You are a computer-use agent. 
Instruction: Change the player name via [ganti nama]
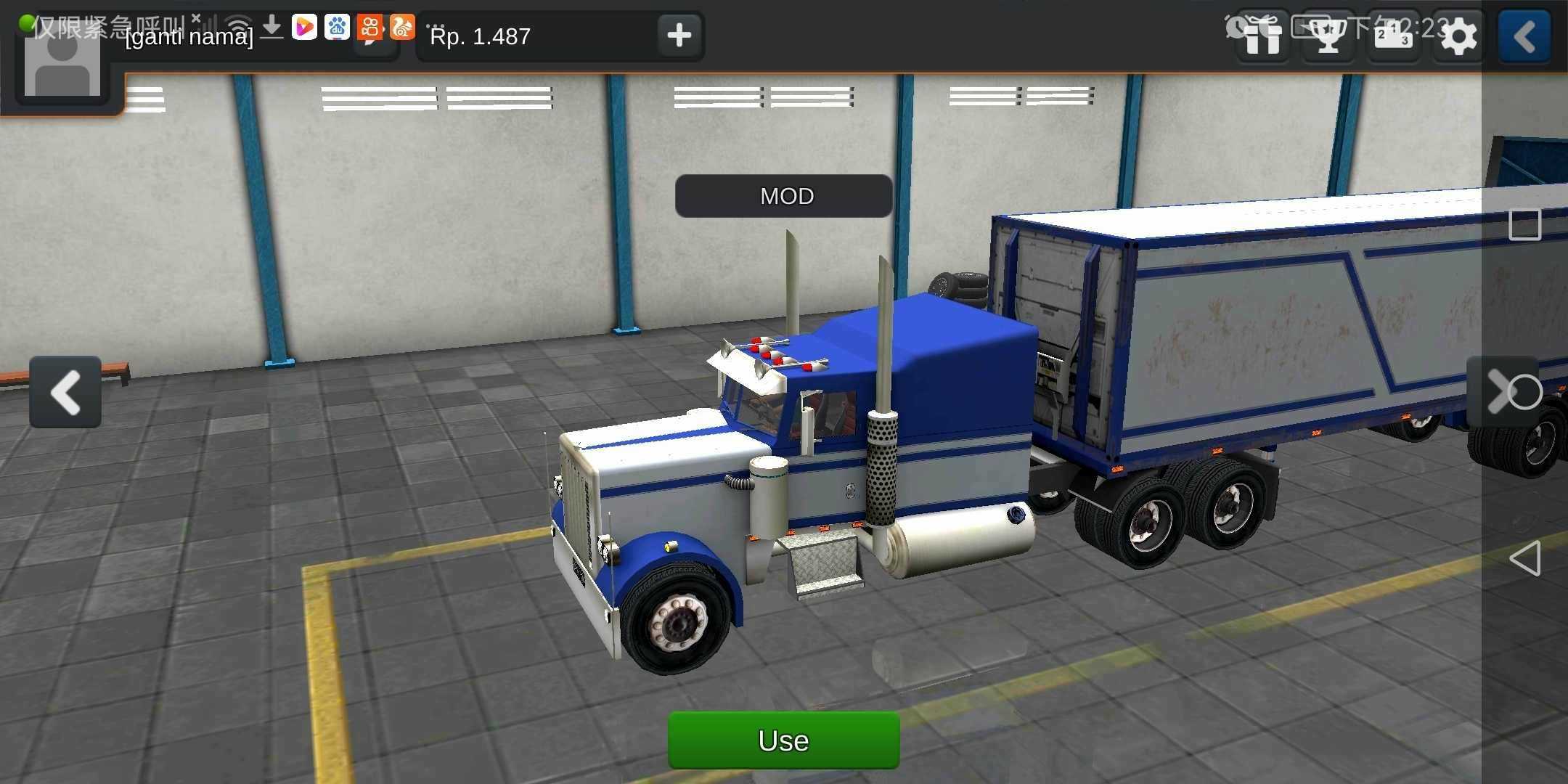coord(189,36)
